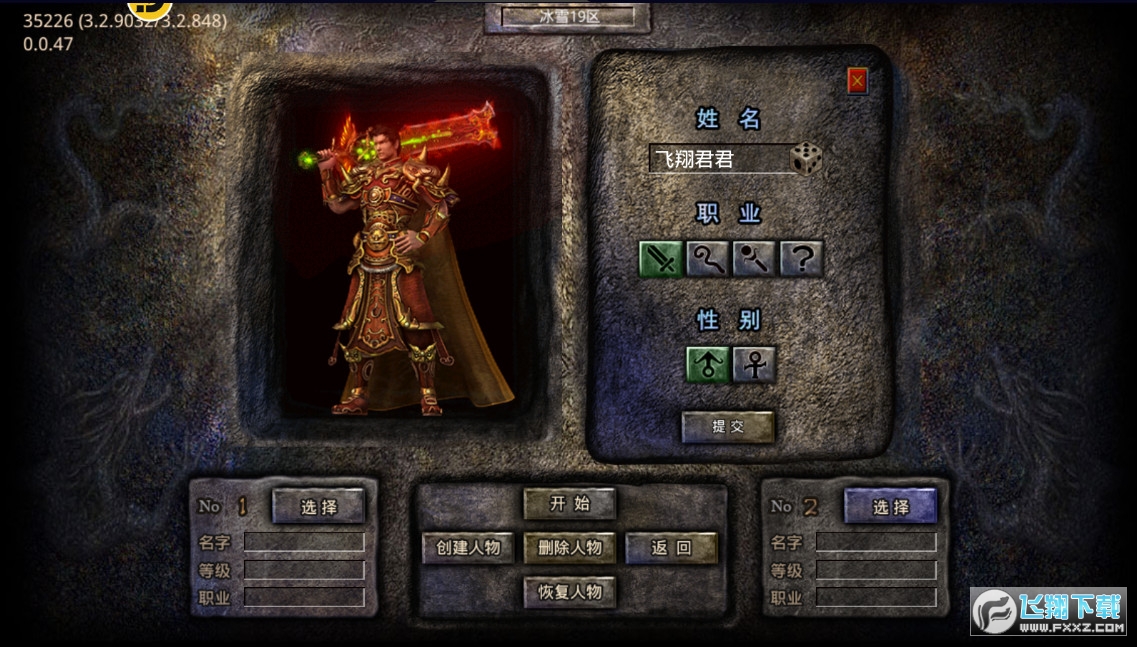Restore a character via 恢复人物

pyautogui.click(x=570, y=592)
